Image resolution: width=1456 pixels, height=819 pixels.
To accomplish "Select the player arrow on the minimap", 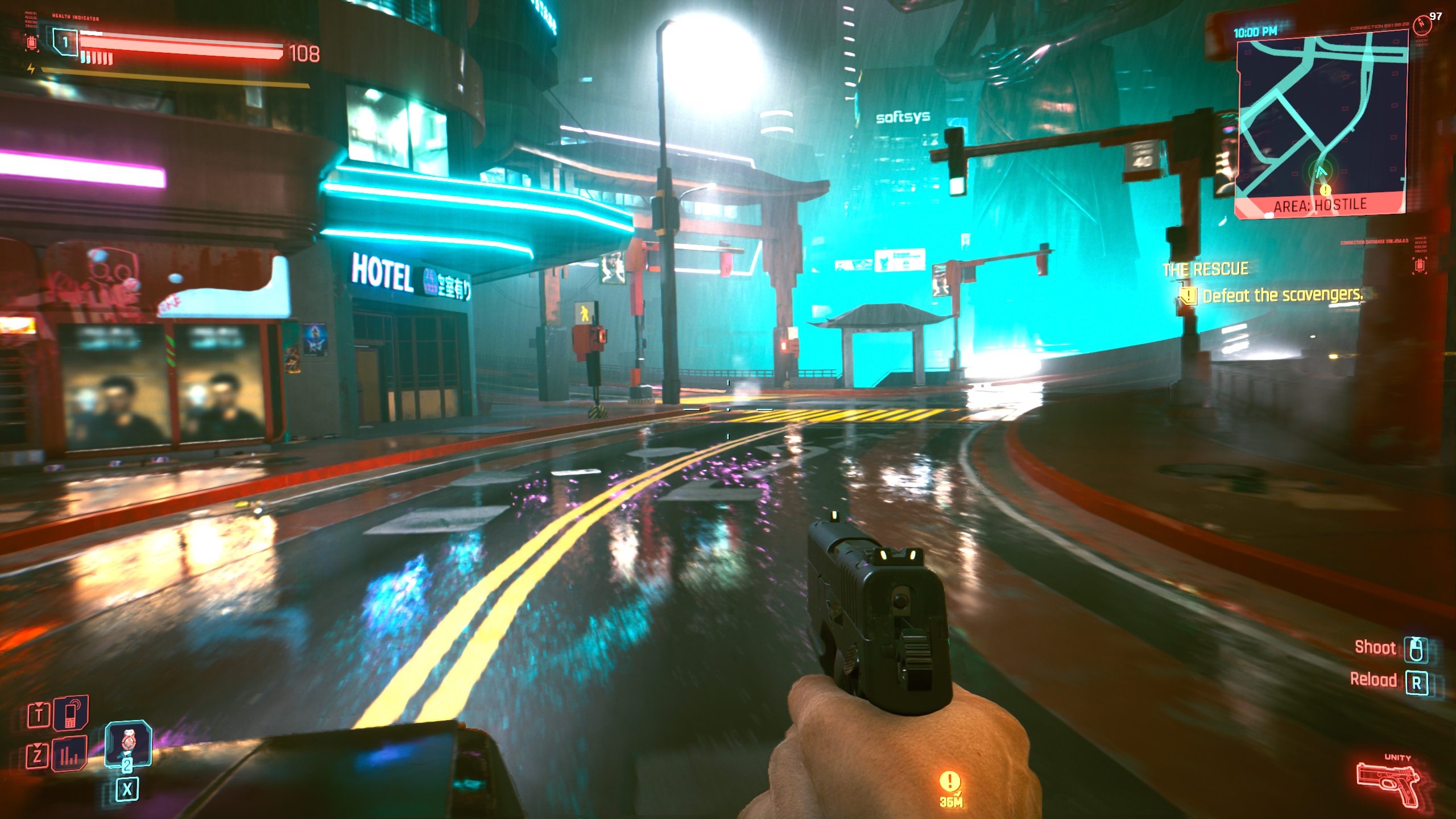I will 1322,172.
